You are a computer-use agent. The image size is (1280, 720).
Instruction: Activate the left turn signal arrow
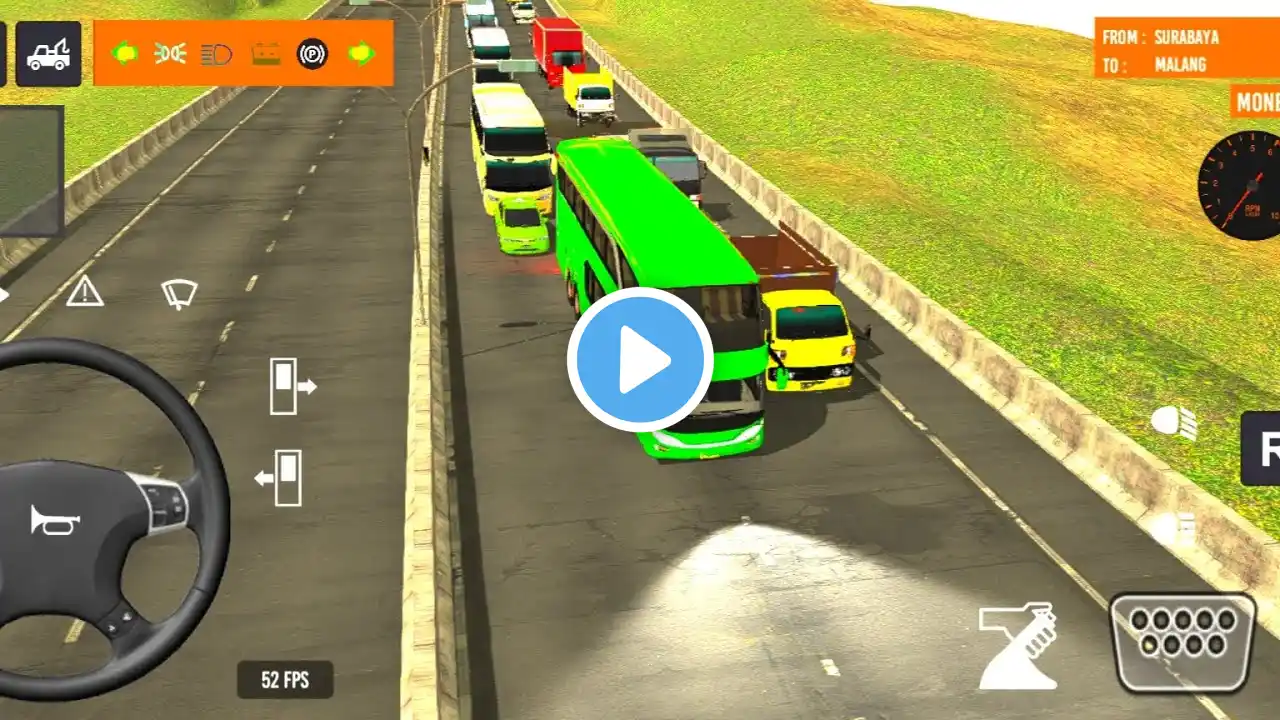(125, 54)
